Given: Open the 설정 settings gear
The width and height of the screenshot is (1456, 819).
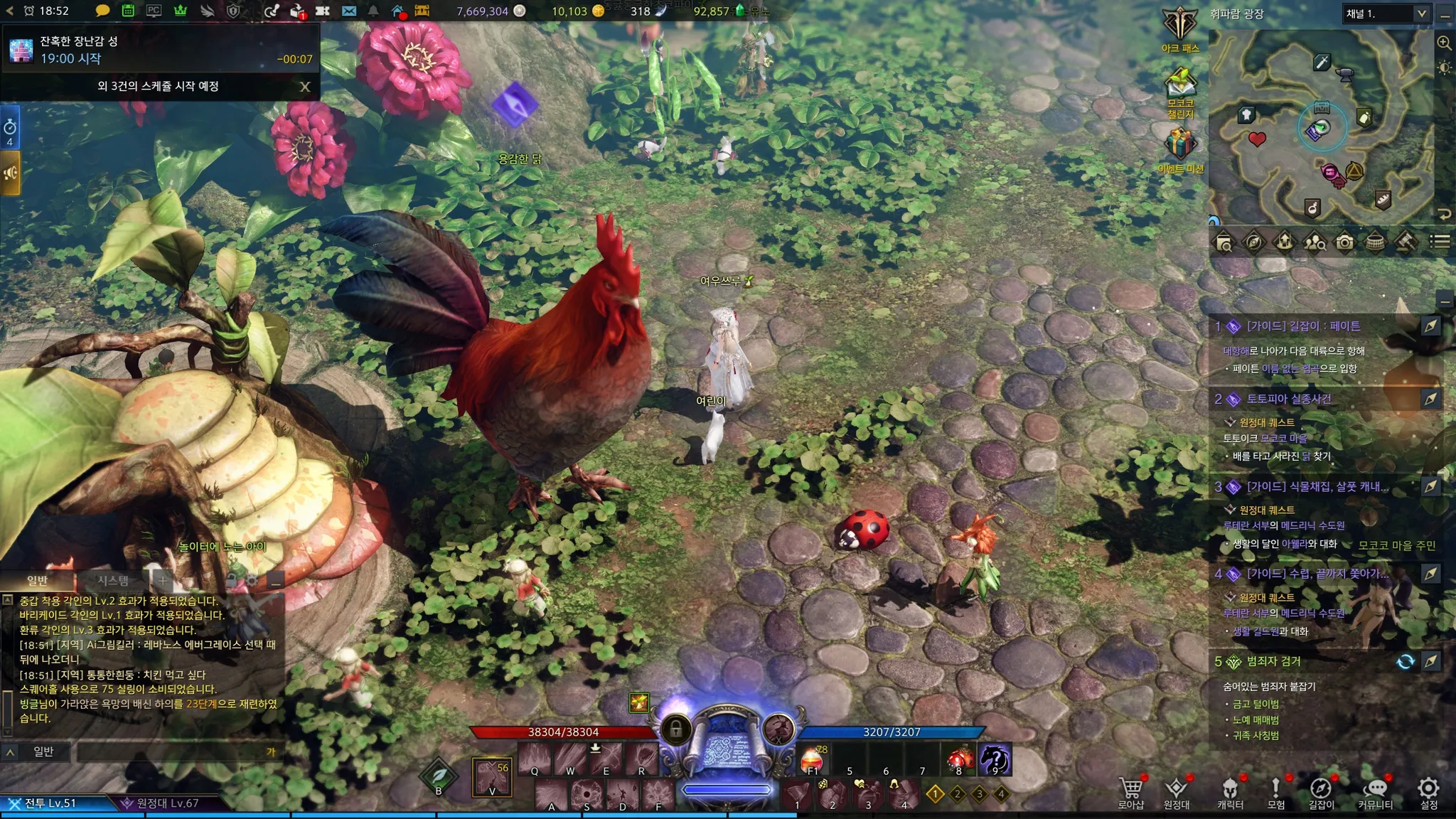Looking at the screenshot, I should click(1429, 792).
